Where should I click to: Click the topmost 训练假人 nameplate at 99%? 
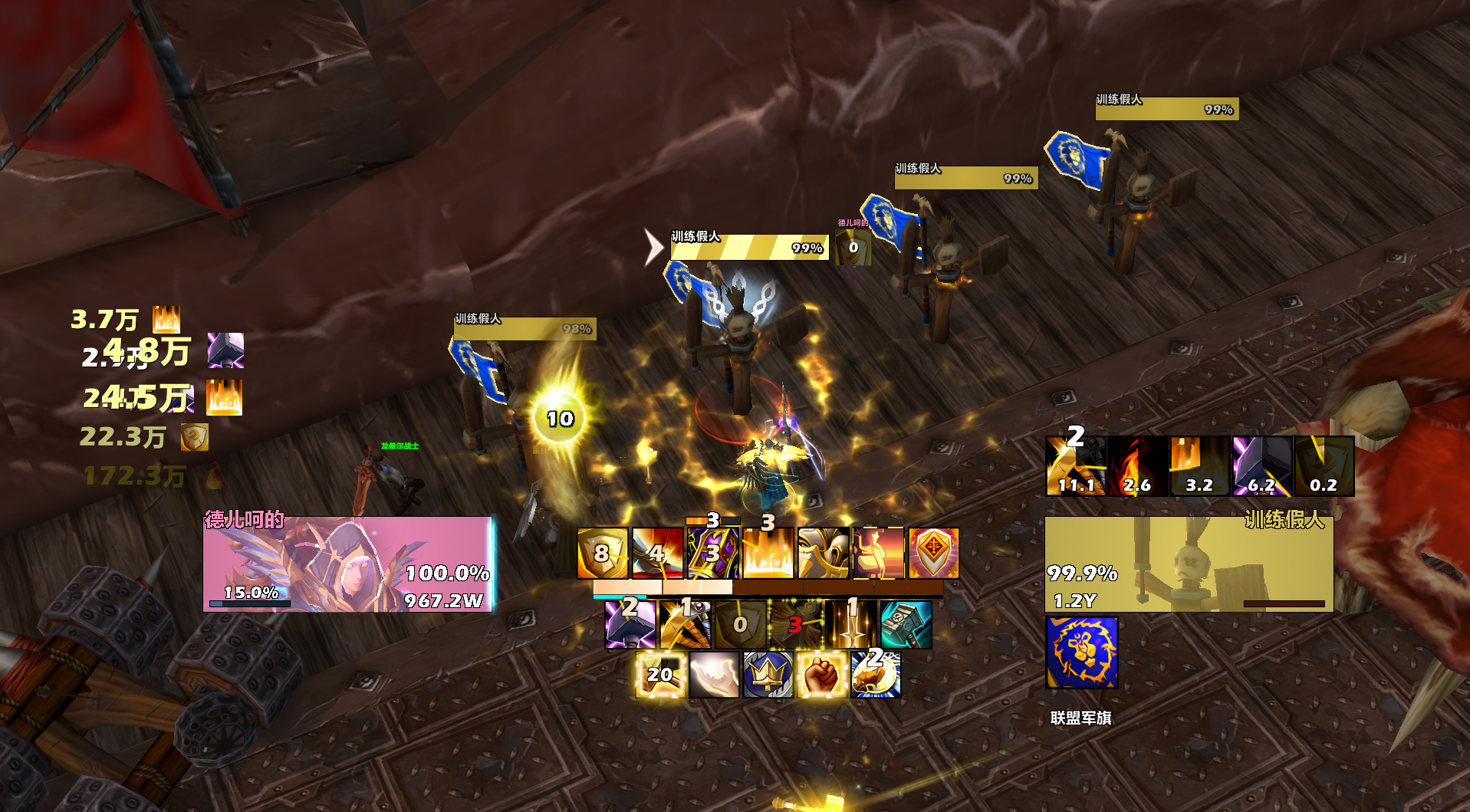click(x=1166, y=107)
